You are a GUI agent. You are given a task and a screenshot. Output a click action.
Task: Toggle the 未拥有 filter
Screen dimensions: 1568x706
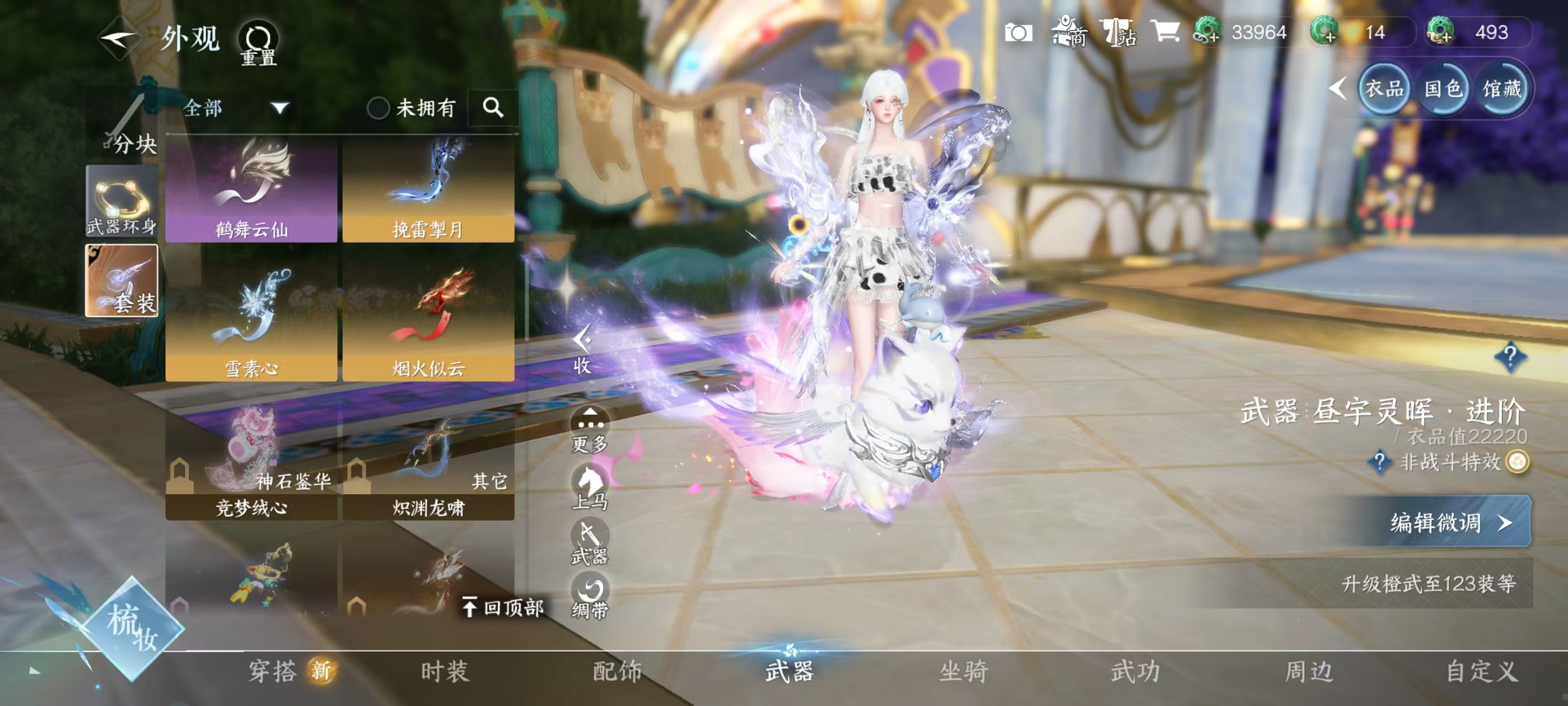pos(379,109)
